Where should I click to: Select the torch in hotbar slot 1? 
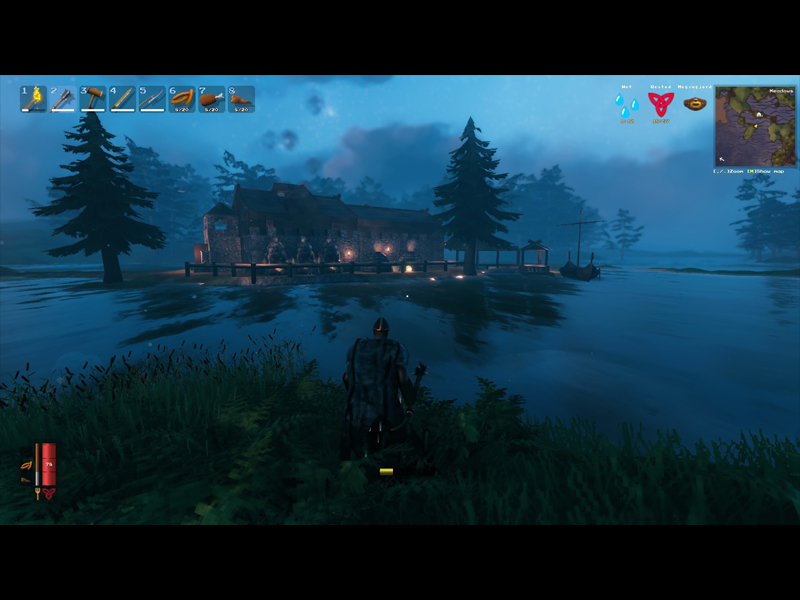pyautogui.click(x=34, y=98)
